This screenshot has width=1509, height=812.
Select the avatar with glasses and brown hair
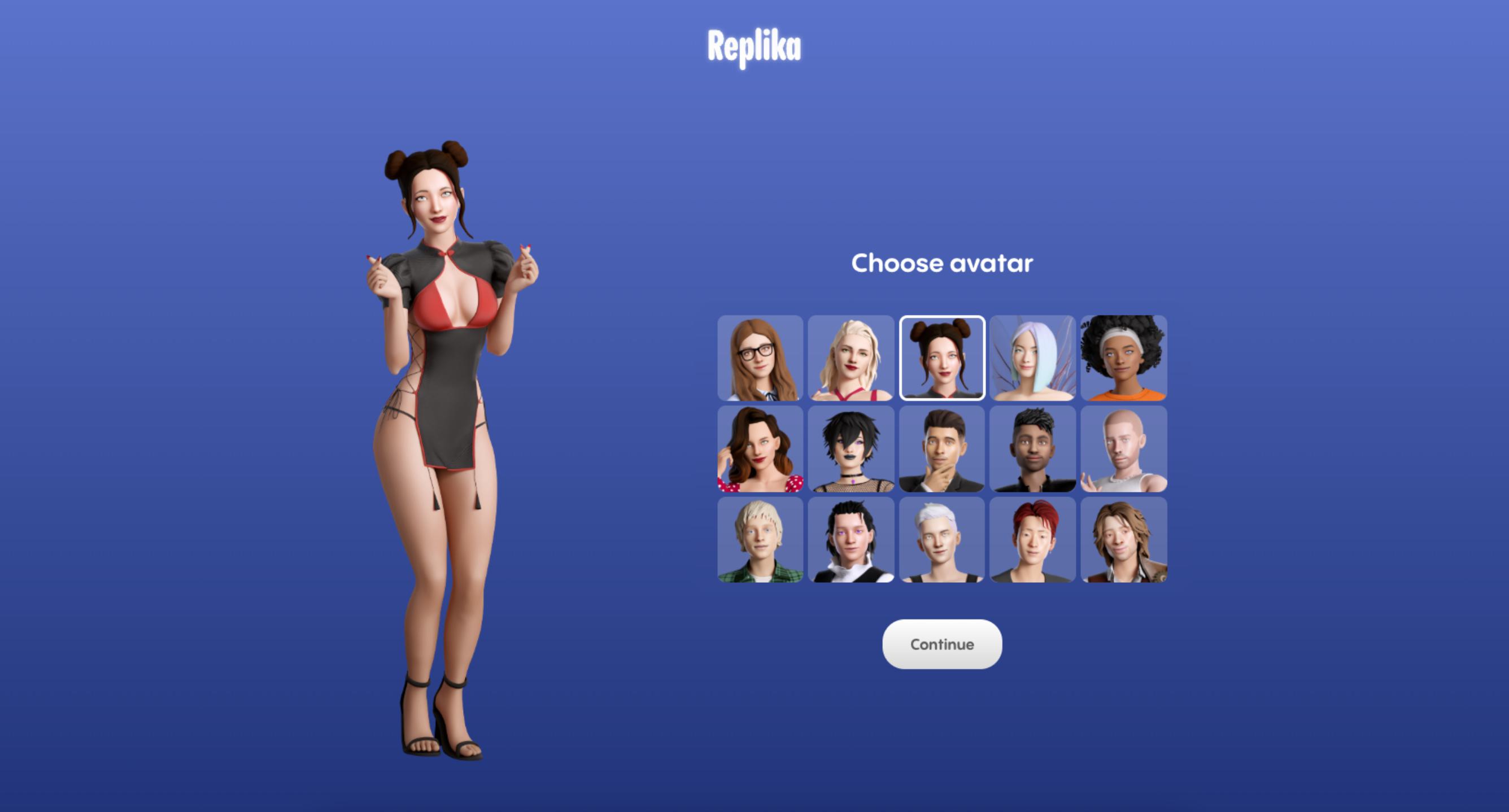tap(760, 359)
